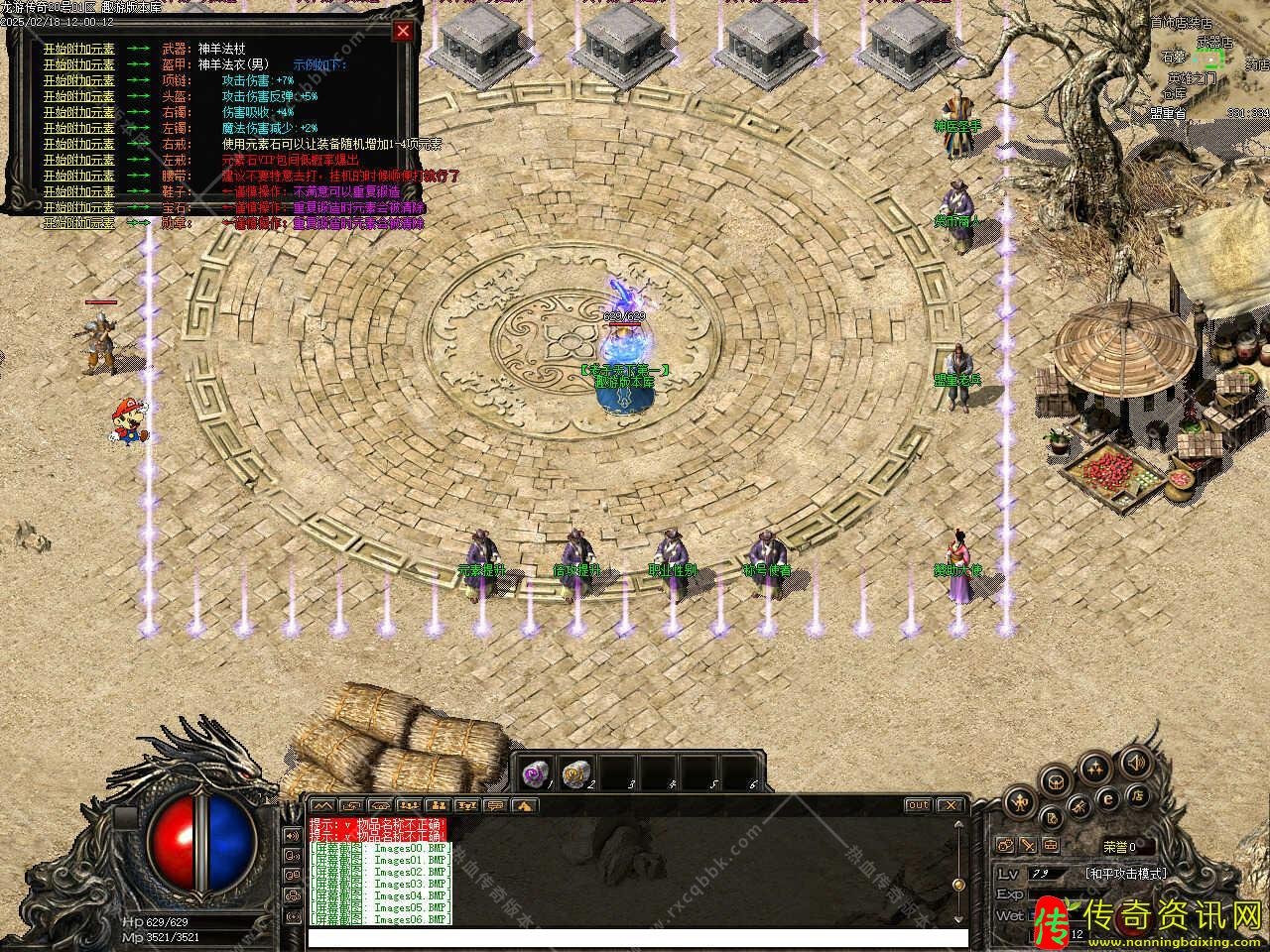The image size is (1270, 952).
Task: Click the peace attack mode label
Action: click(x=1126, y=874)
